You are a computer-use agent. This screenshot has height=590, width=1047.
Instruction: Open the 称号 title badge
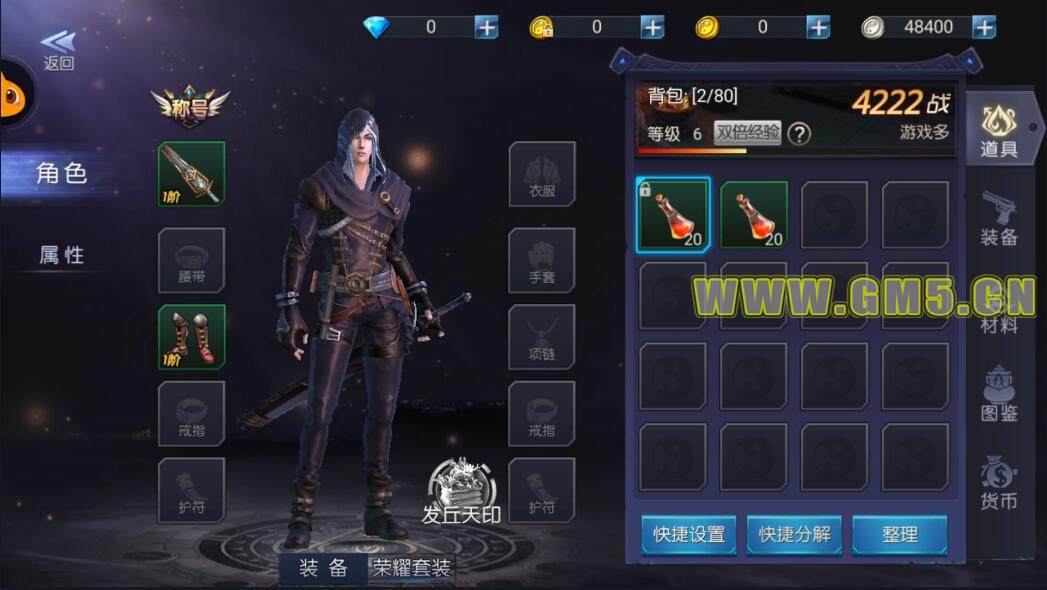click(x=190, y=105)
